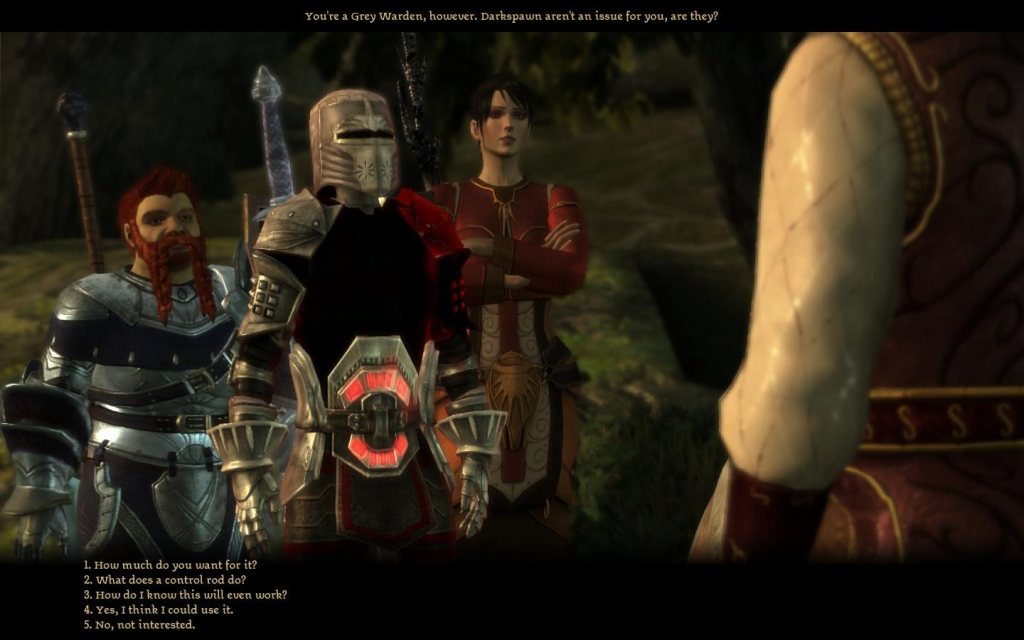
Task: Ask "How much do you want for it?"
Action: [170, 565]
